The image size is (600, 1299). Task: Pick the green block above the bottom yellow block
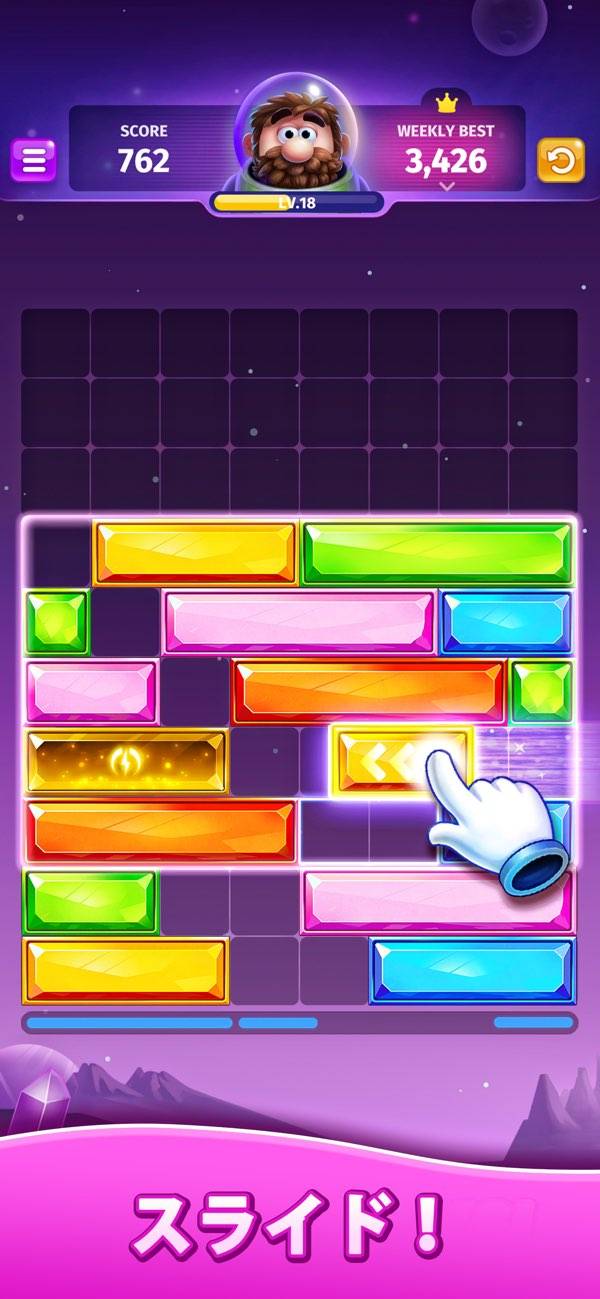pos(90,900)
